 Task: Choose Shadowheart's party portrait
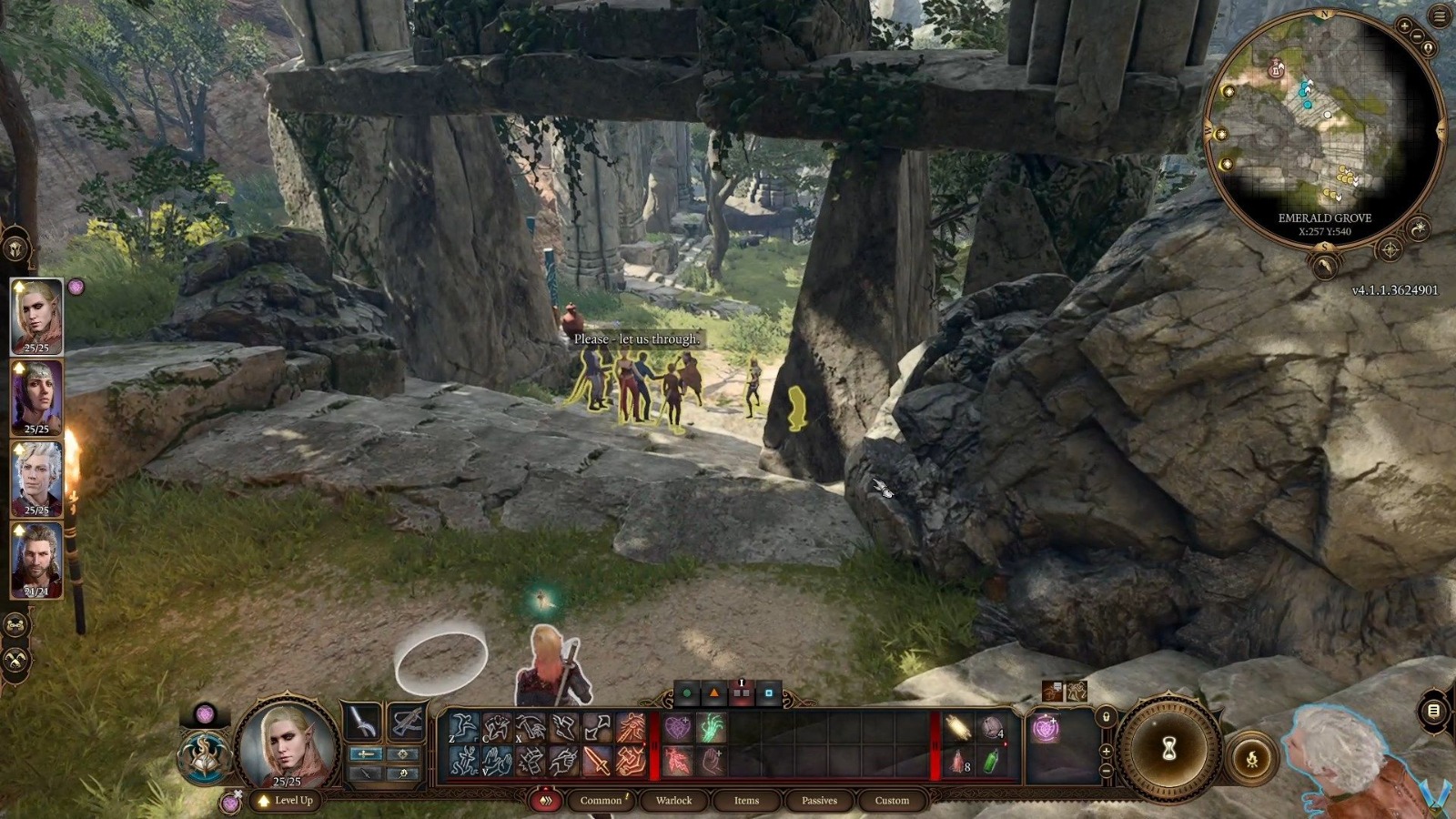pos(36,397)
